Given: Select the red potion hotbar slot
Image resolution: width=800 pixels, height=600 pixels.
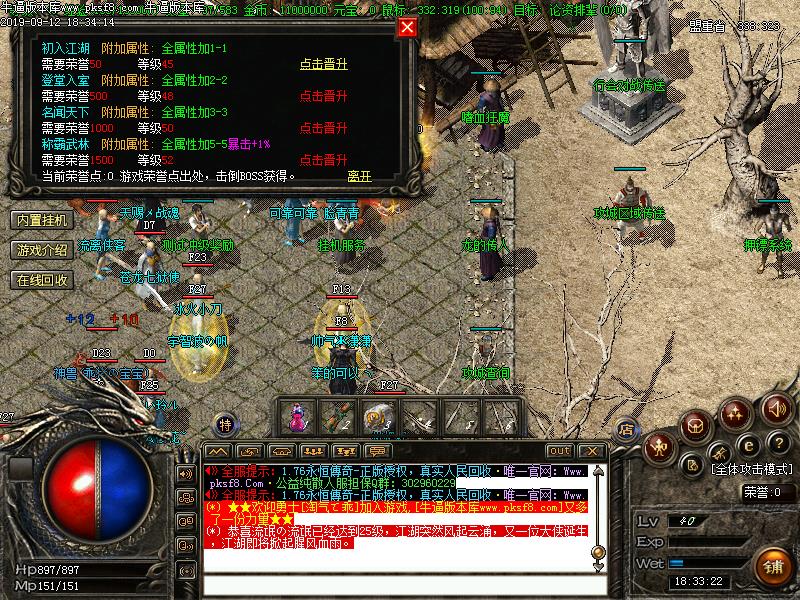Looking at the screenshot, I should (297, 415).
